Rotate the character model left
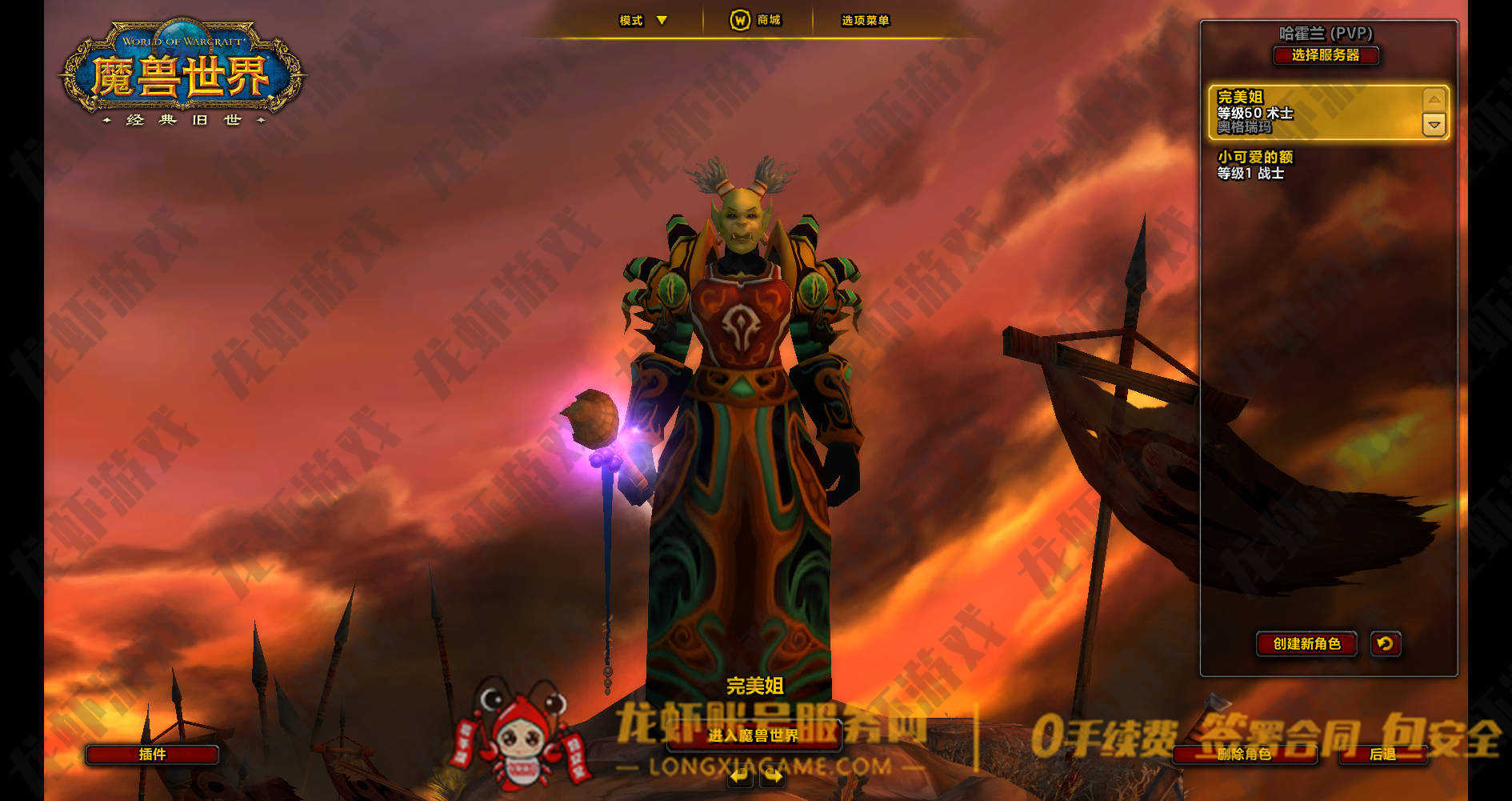1512x801 pixels. [740, 775]
